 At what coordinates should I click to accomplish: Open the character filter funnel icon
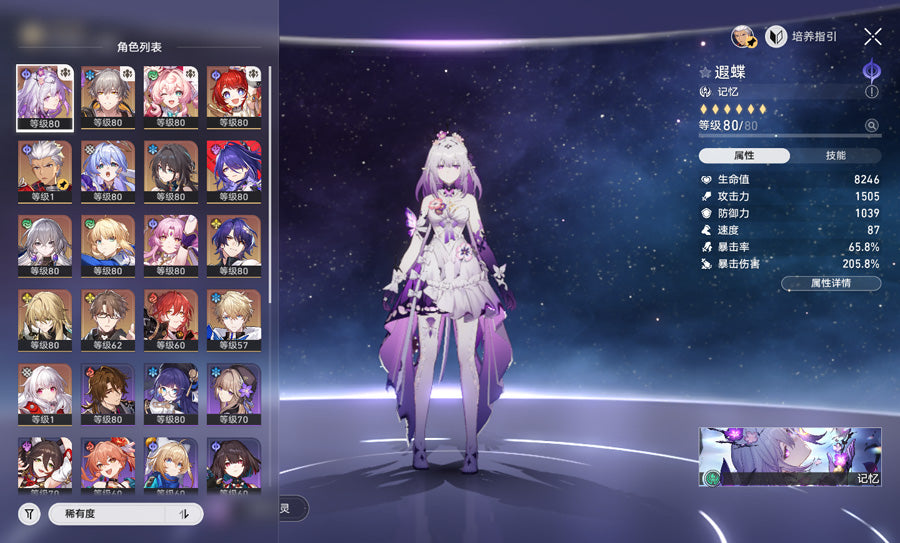(30, 514)
